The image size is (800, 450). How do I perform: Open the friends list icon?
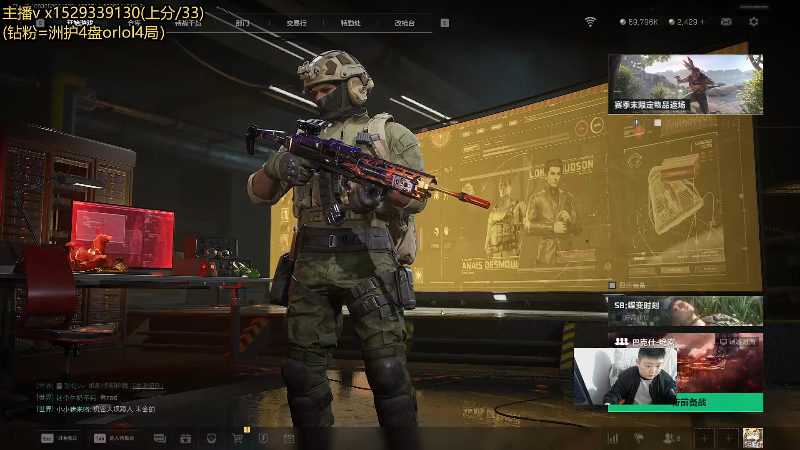(670, 438)
